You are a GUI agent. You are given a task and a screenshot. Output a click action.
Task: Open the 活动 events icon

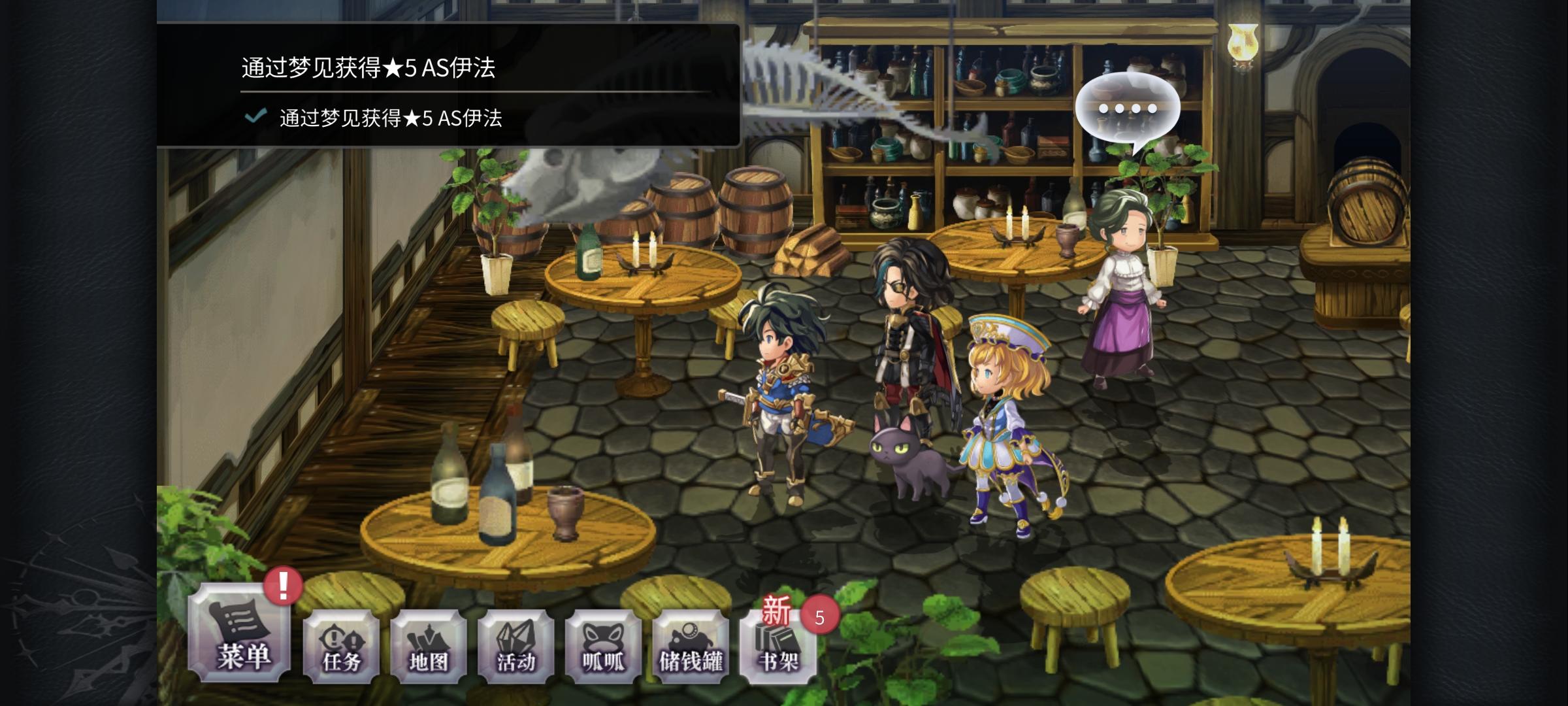pos(516,647)
